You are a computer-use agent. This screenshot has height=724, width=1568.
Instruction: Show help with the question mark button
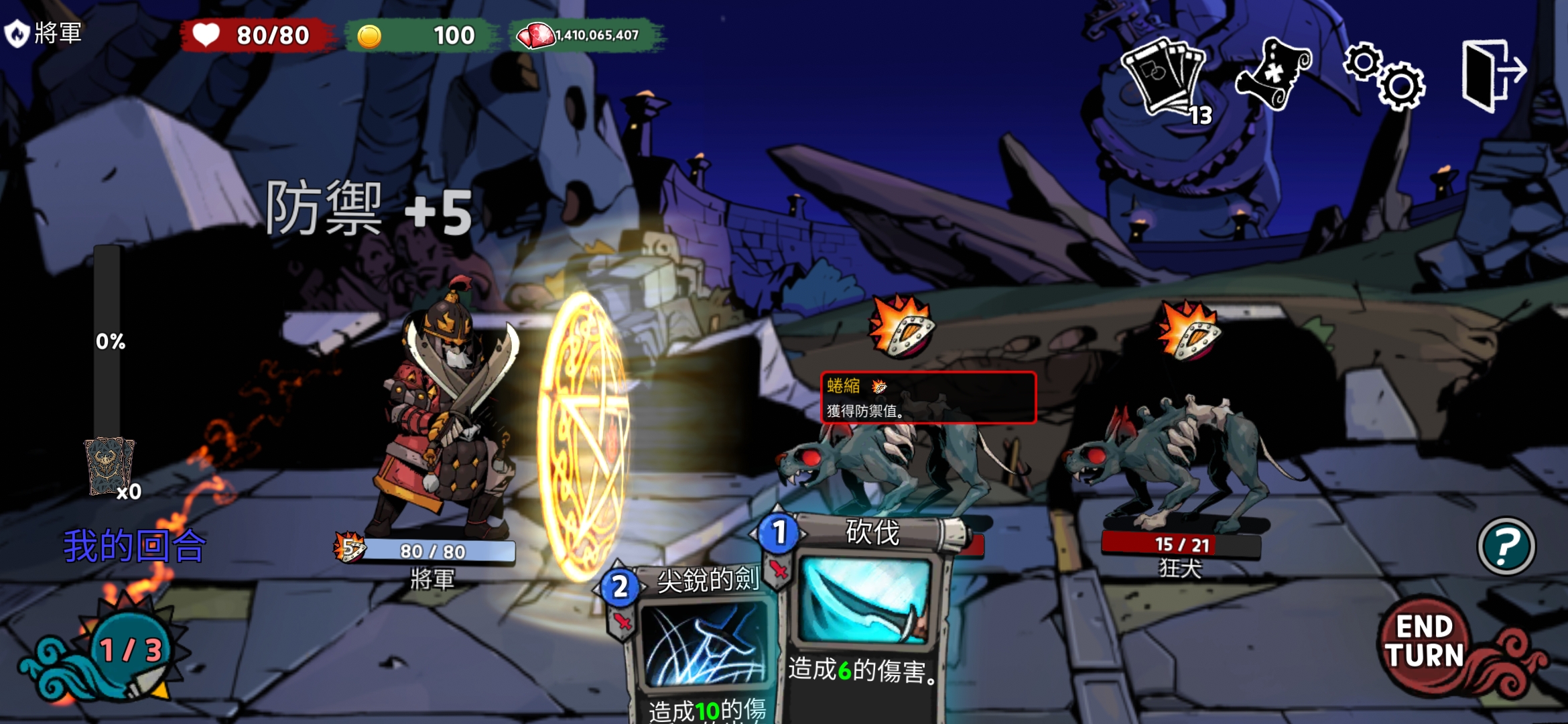click(x=1506, y=546)
